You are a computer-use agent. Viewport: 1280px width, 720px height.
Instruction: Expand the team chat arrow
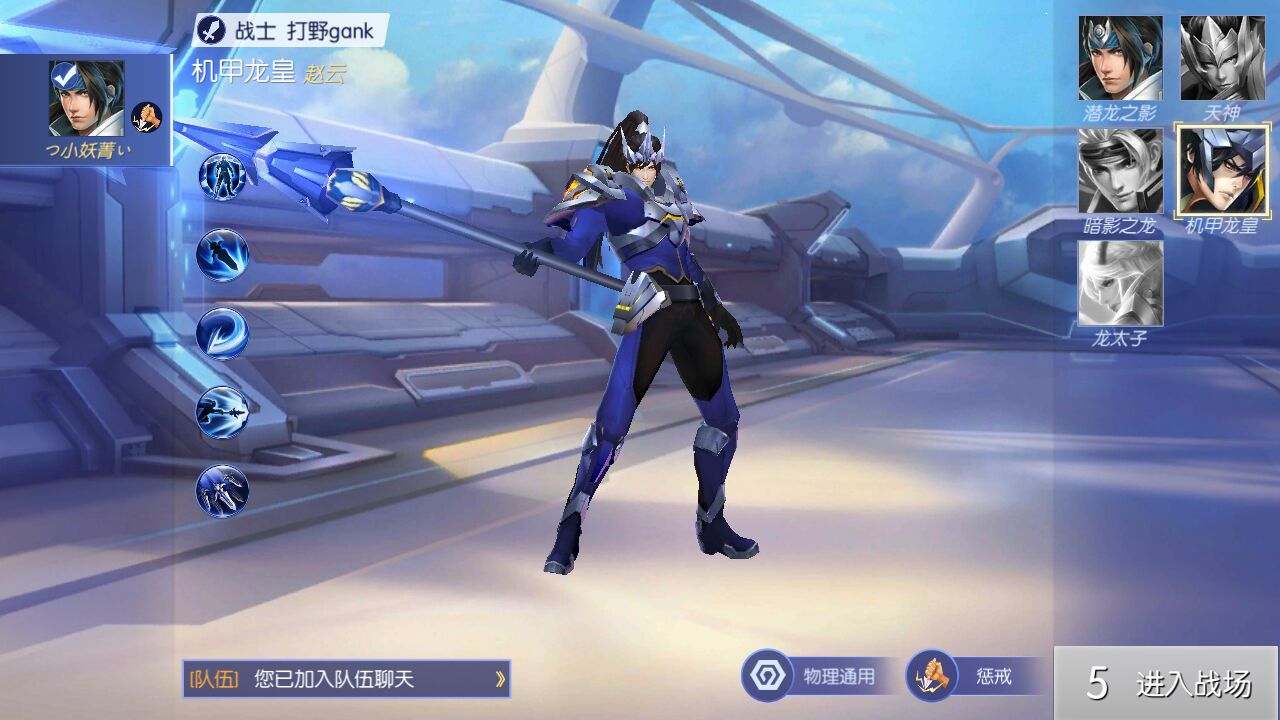click(499, 680)
